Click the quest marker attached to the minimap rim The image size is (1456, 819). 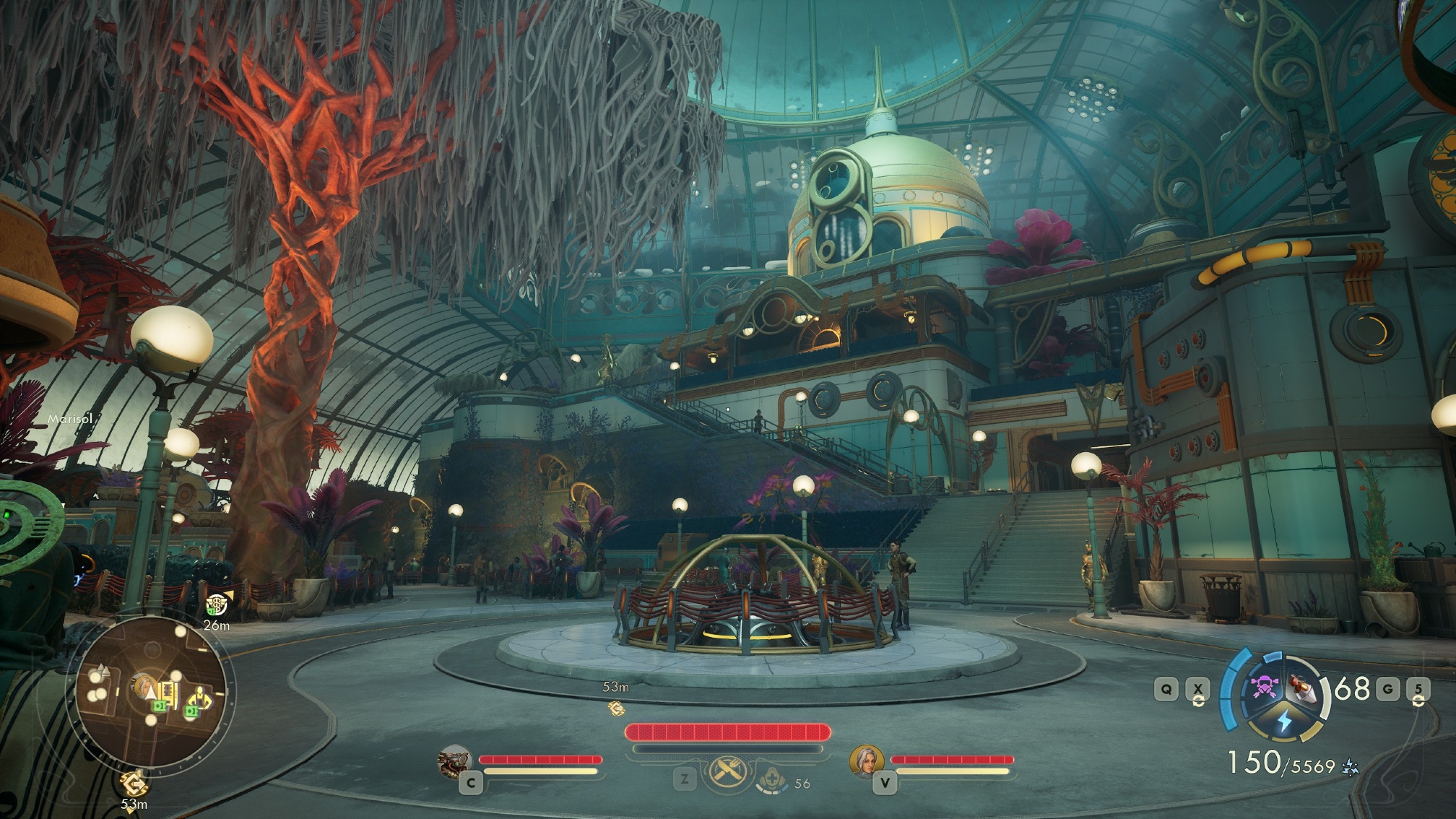133,784
